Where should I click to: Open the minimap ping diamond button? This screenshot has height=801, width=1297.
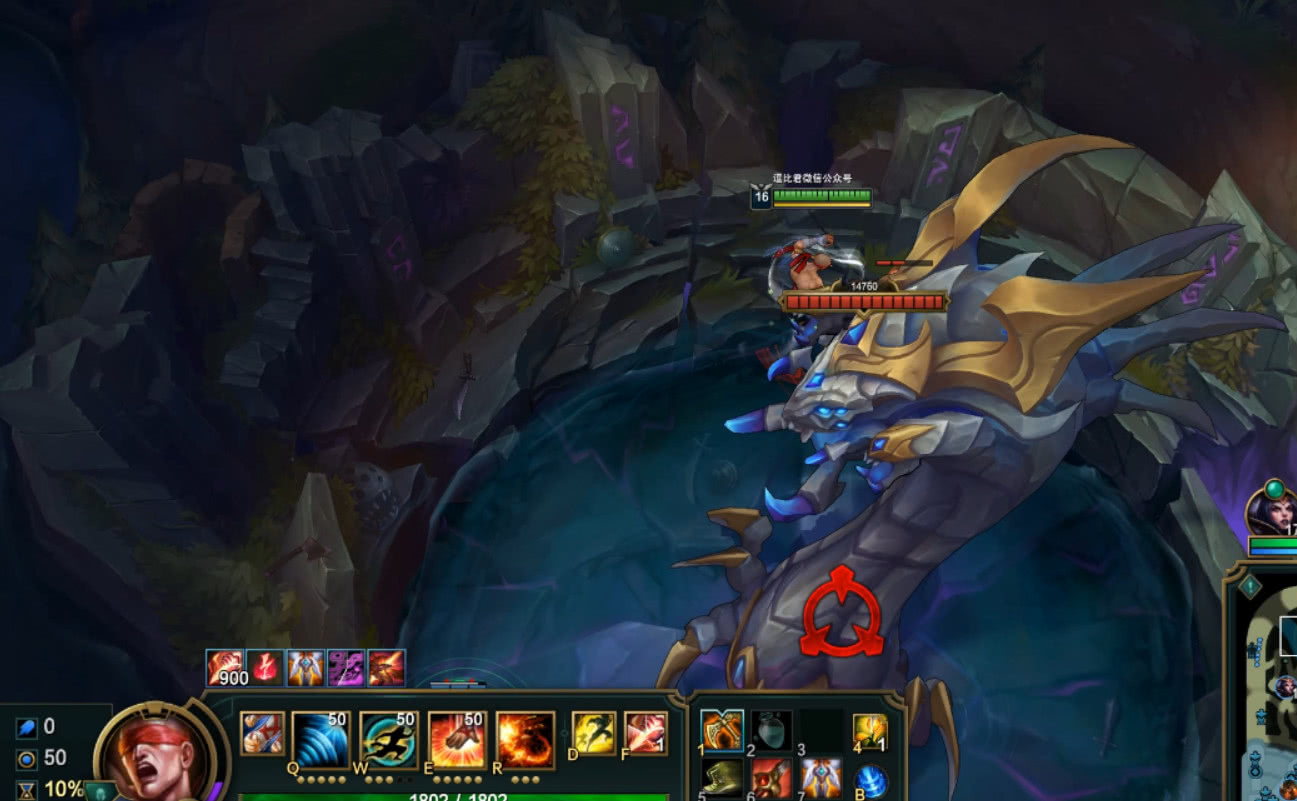pyautogui.click(x=1250, y=587)
